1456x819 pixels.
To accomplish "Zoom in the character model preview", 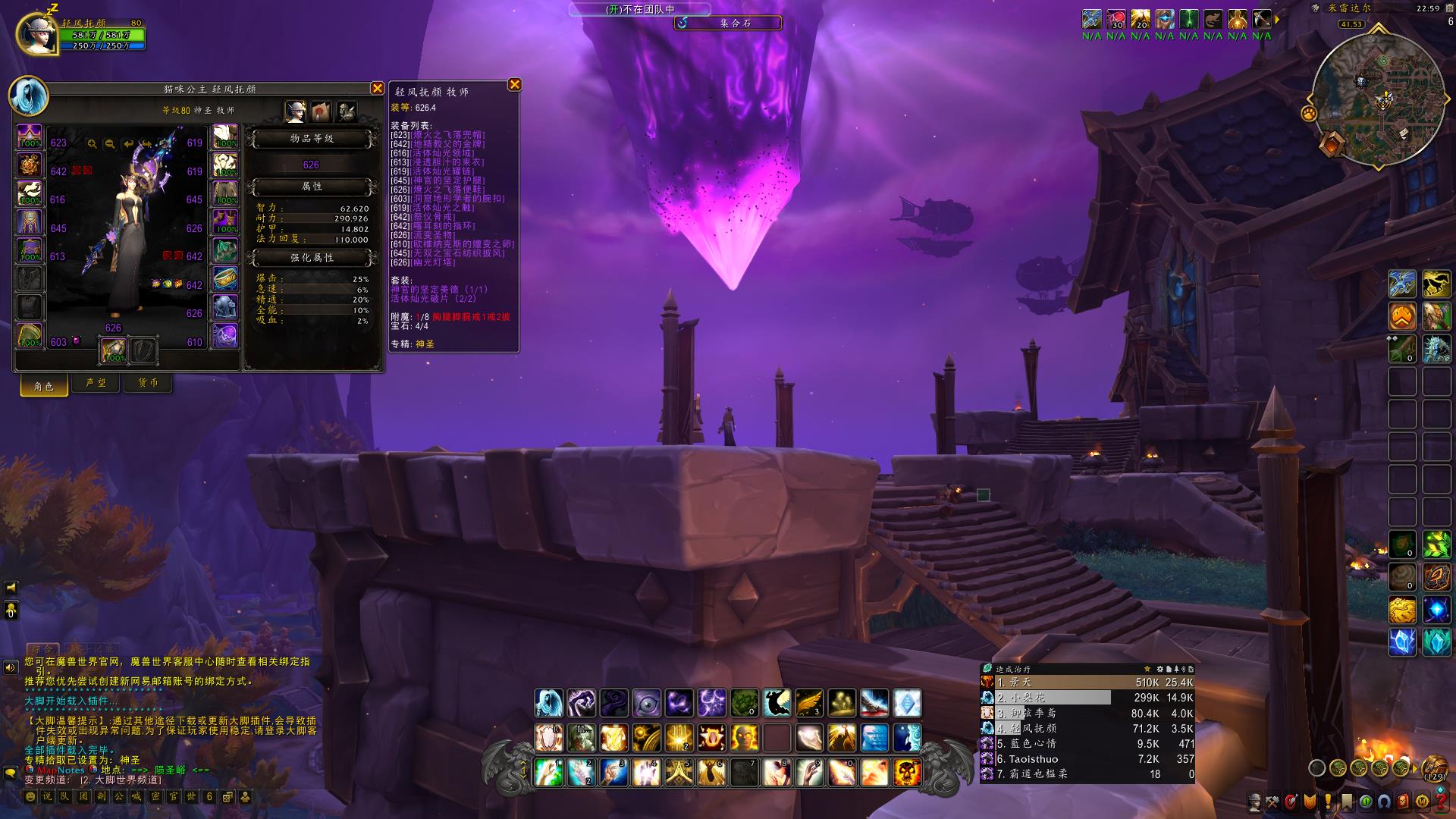I will point(92,143).
